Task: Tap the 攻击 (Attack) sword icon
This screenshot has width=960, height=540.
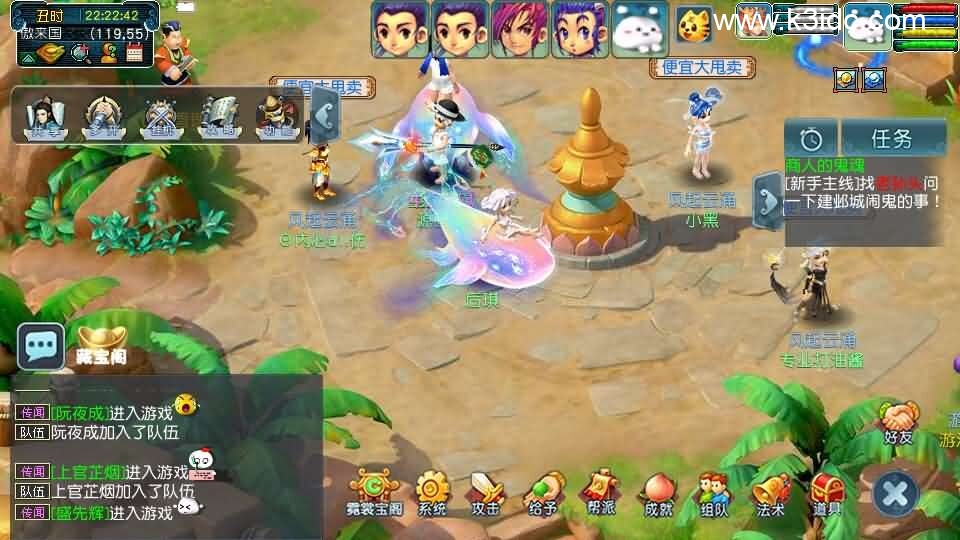Action: tap(487, 490)
